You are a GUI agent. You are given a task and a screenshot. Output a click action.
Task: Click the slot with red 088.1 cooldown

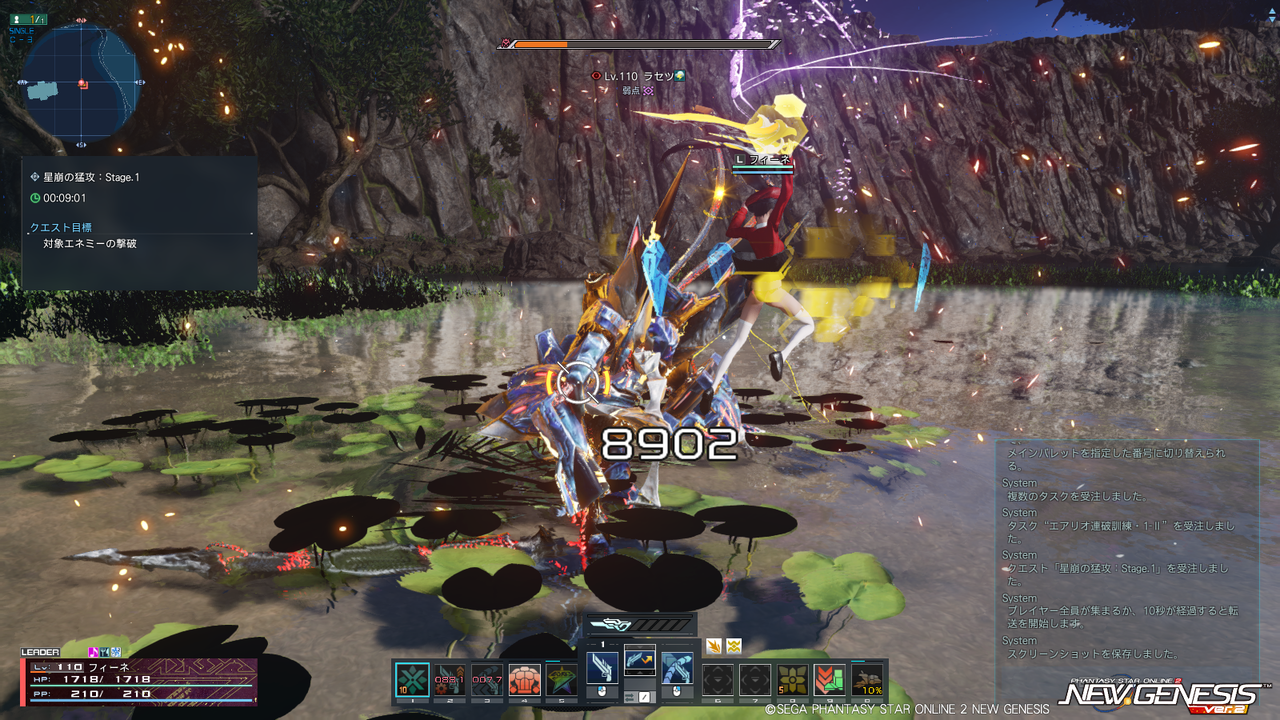point(449,680)
